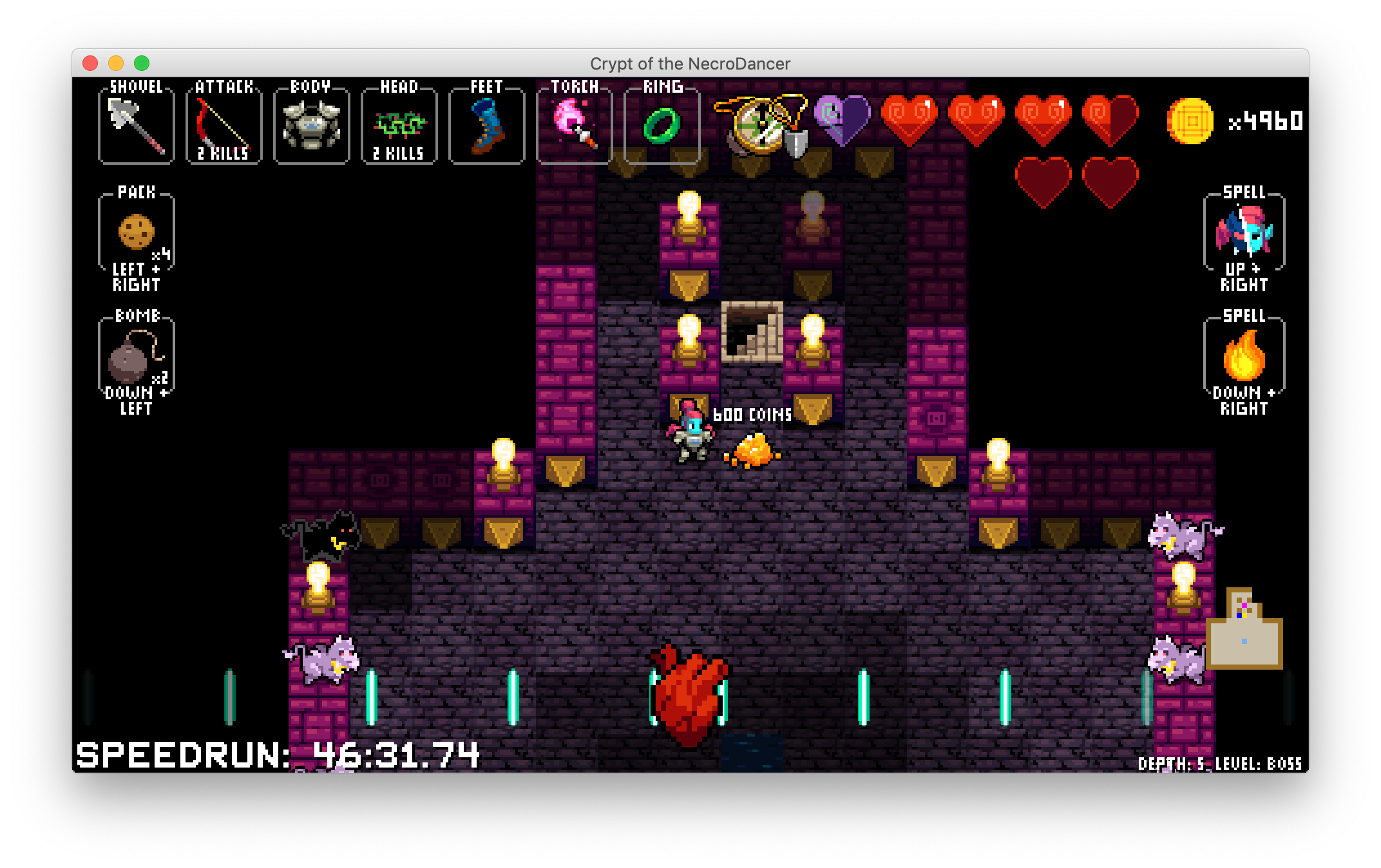The image size is (1381, 868).
Task: Click the bow in the Attack slot
Action: point(224,126)
